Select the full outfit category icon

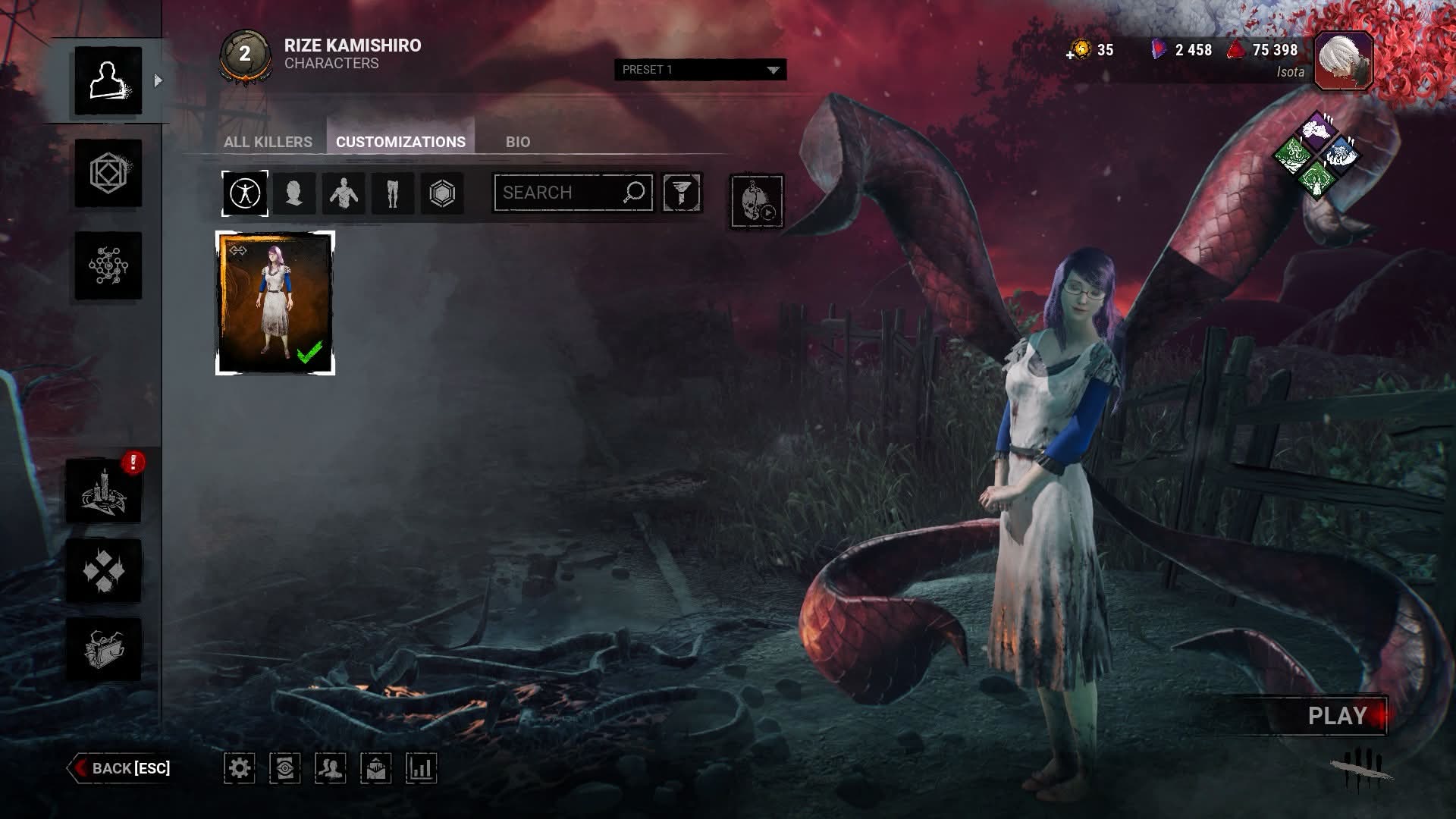coord(245,193)
